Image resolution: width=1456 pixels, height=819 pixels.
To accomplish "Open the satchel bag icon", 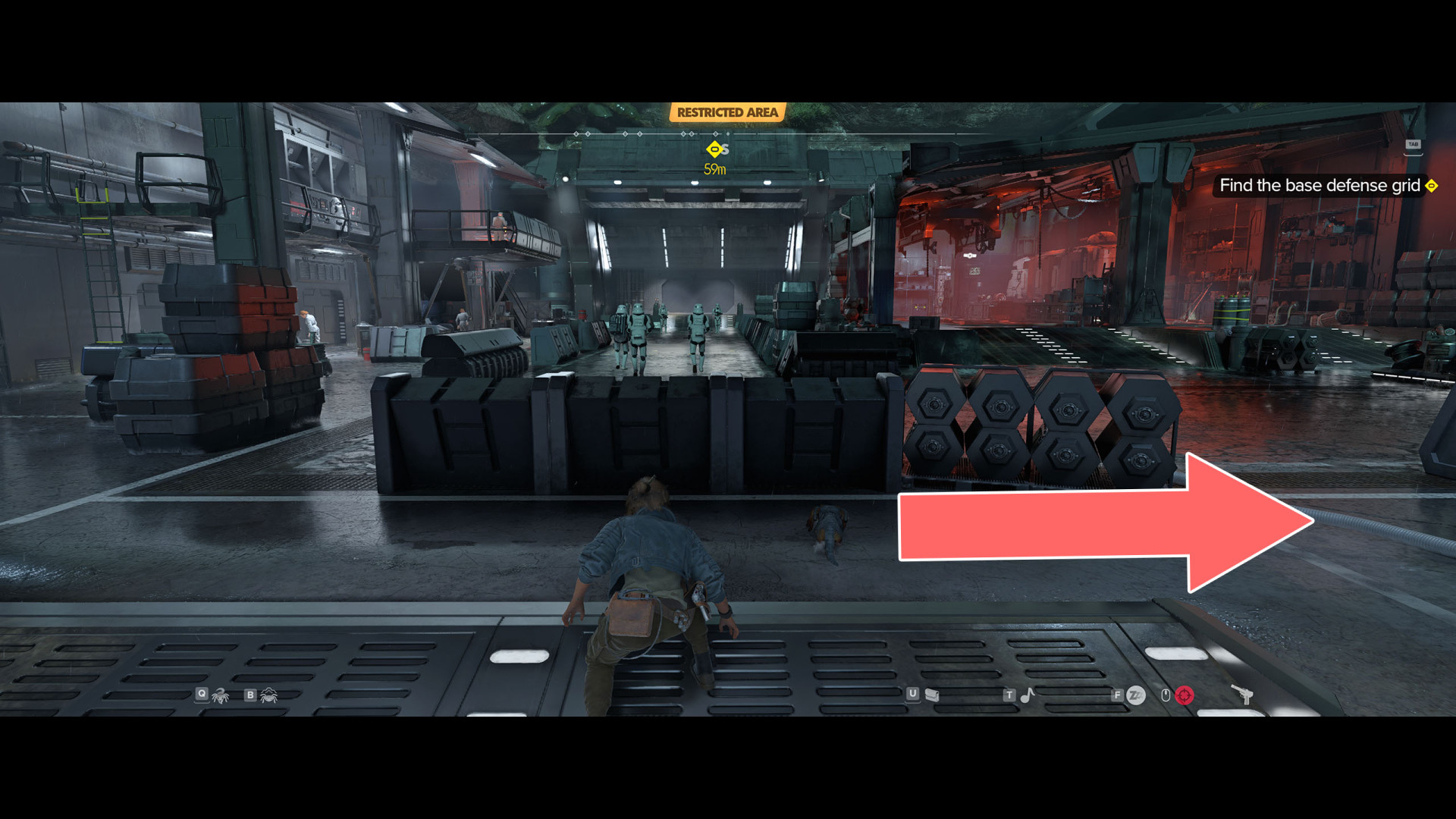I will pos(932,695).
